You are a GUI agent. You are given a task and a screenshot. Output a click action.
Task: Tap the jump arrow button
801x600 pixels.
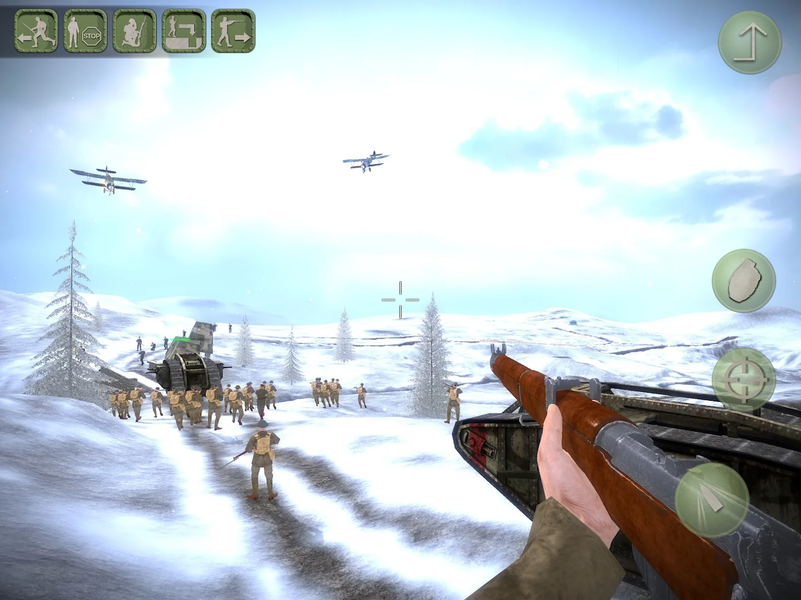point(749,42)
